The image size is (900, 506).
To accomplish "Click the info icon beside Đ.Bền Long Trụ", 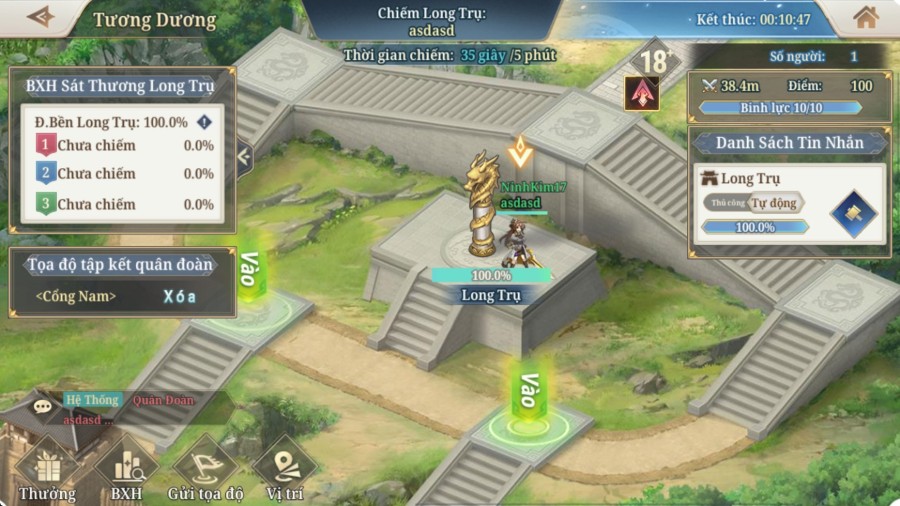I will pyautogui.click(x=204, y=122).
